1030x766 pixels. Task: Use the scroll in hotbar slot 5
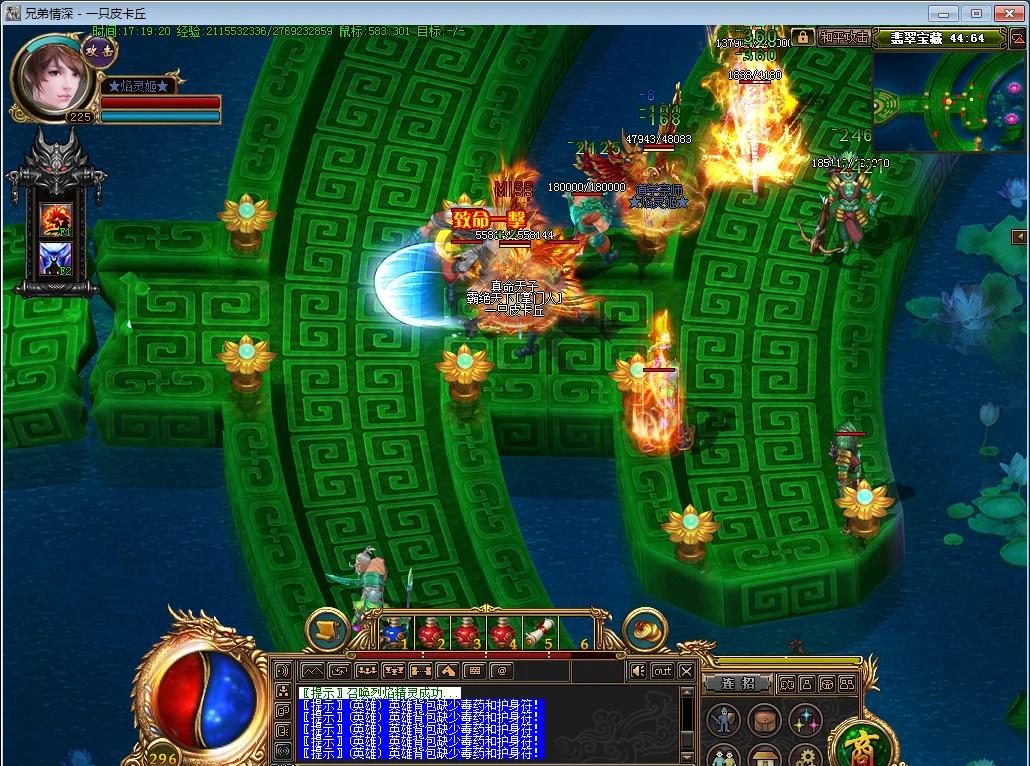click(539, 632)
